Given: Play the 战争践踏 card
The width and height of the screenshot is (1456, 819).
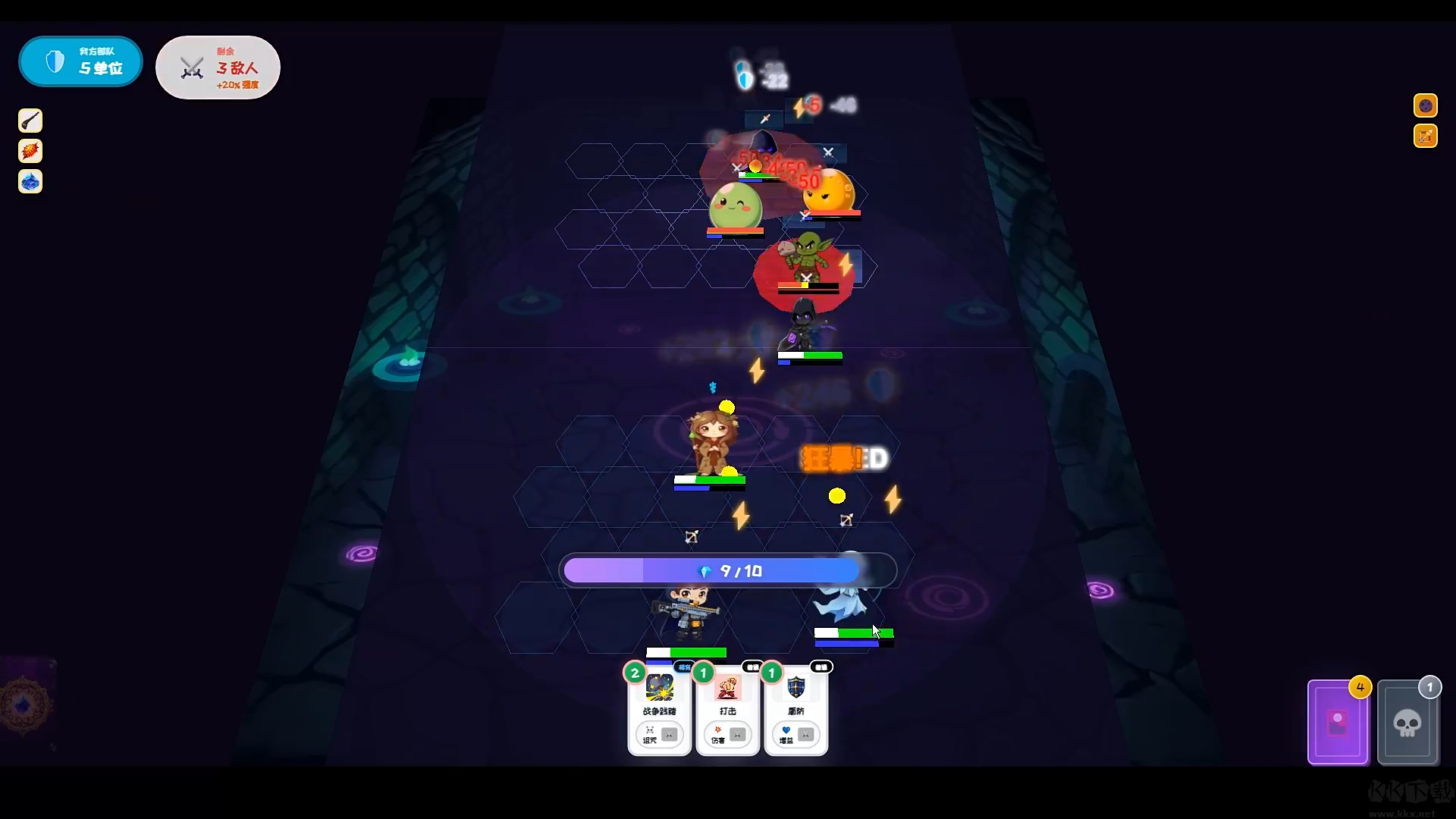Looking at the screenshot, I should (x=659, y=711).
